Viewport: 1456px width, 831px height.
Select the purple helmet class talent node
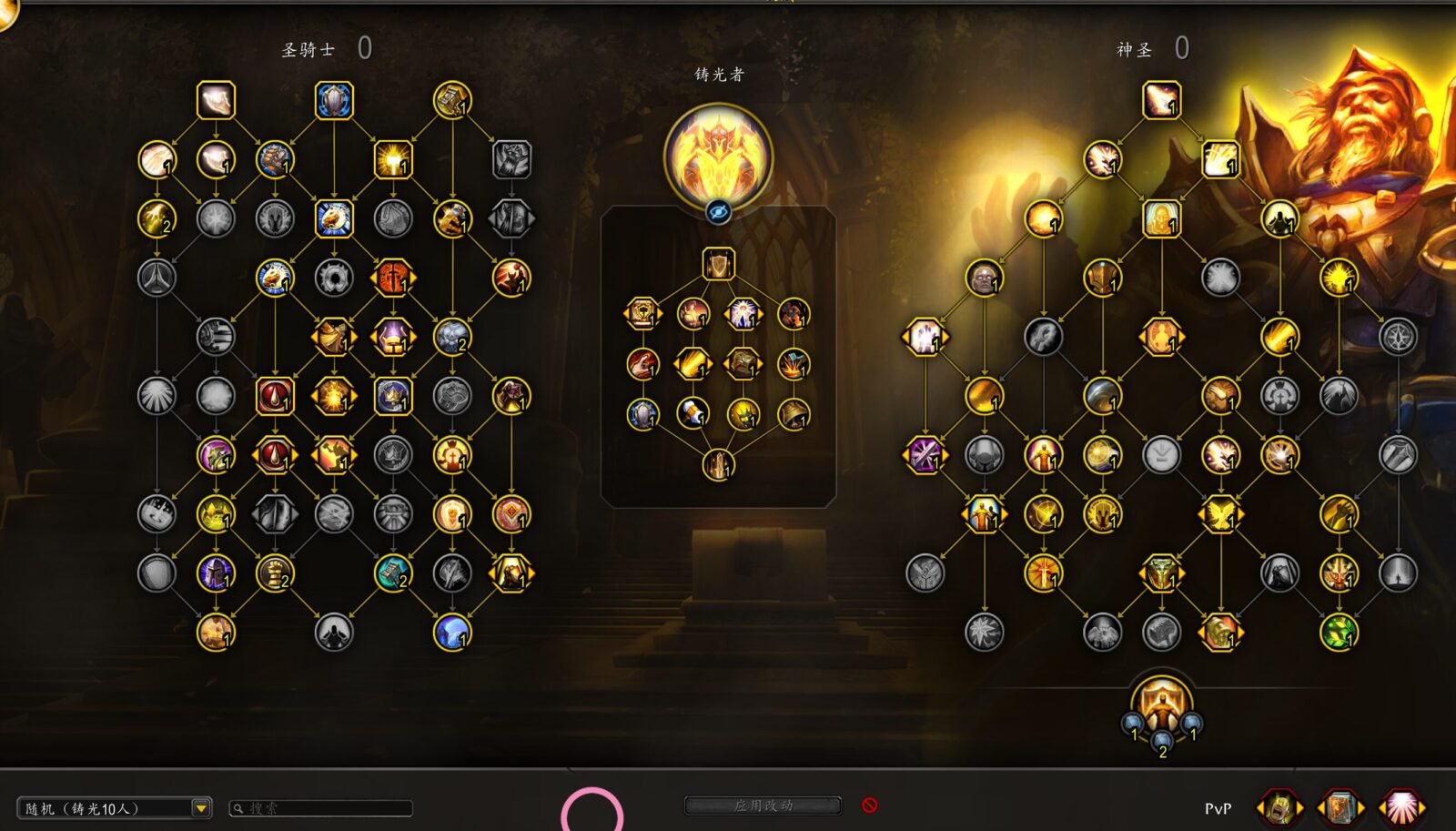[x=216, y=573]
